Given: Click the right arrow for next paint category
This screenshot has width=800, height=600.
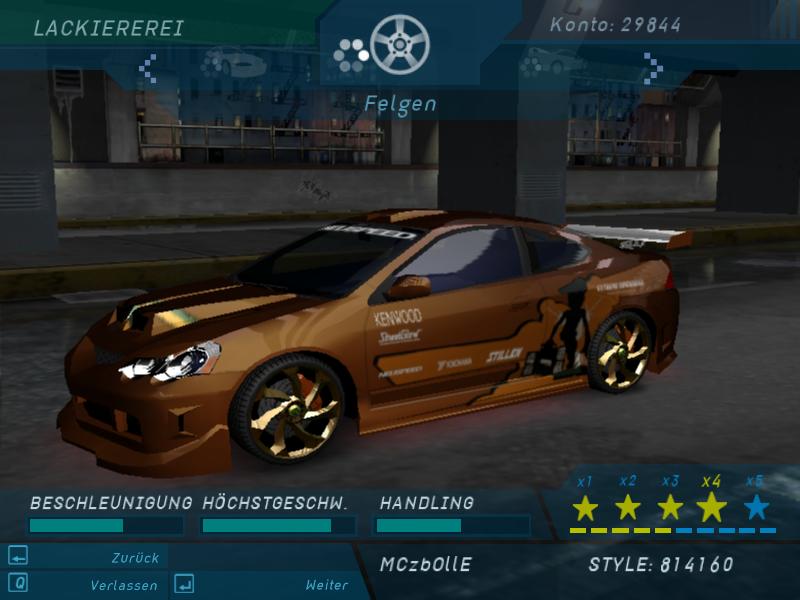Looking at the screenshot, I should [653, 68].
